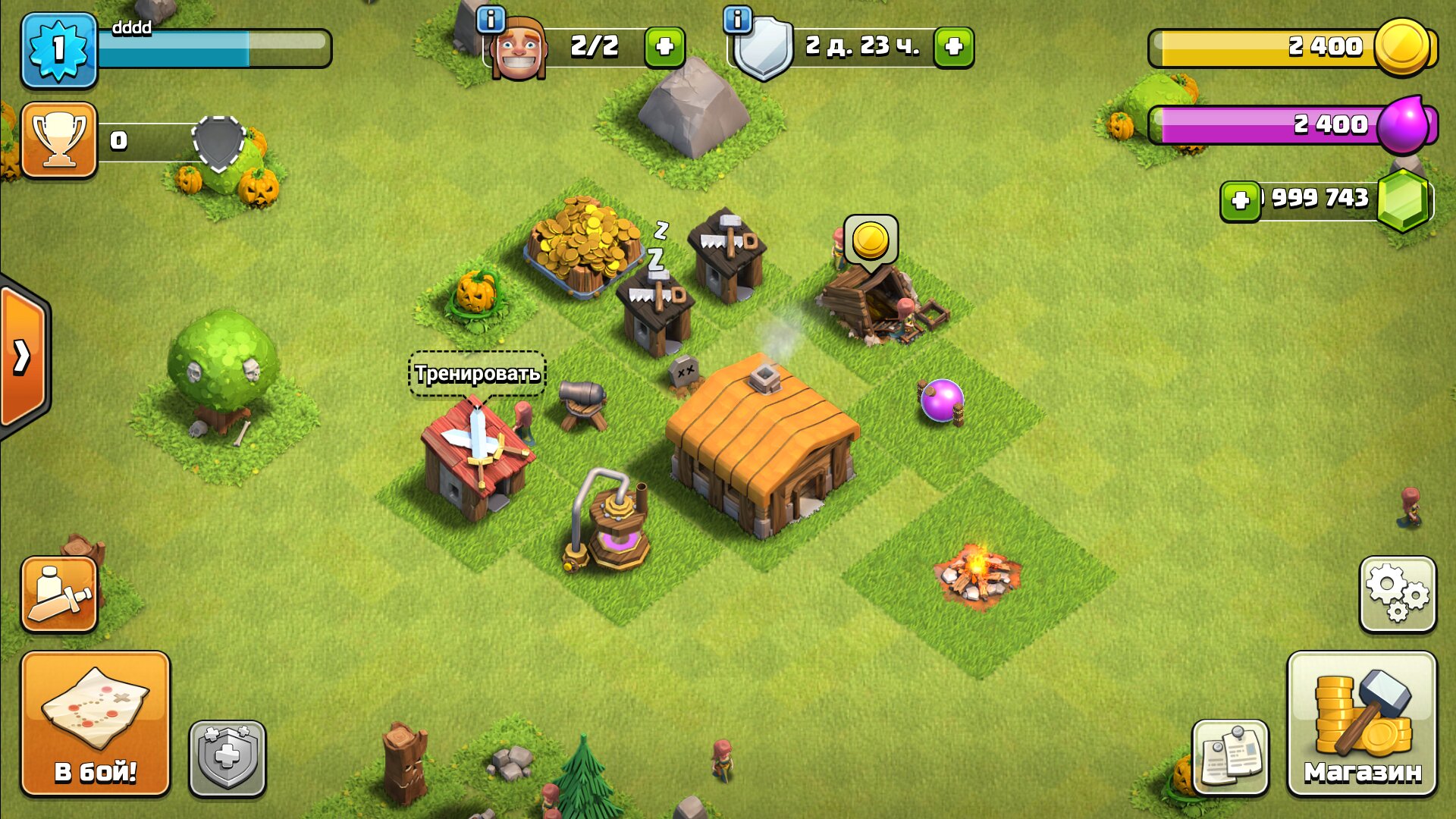This screenshot has height=819, width=1456.
Task: Tap the Тренировать label above the barracks
Action: tap(477, 373)
